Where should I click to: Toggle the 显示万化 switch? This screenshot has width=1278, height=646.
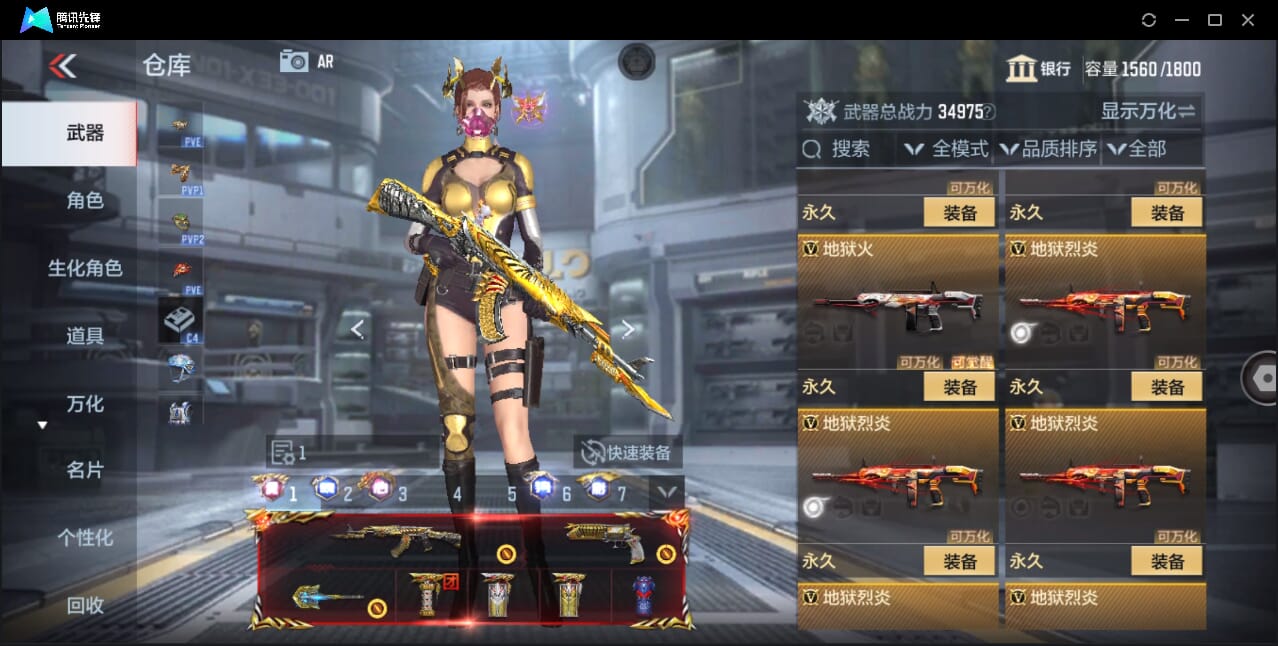(1148, 111)
